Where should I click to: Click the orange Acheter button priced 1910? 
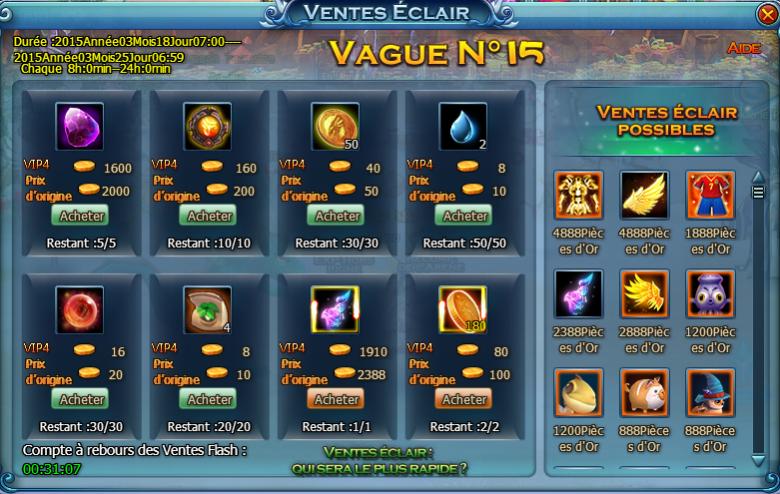[338, 399]
